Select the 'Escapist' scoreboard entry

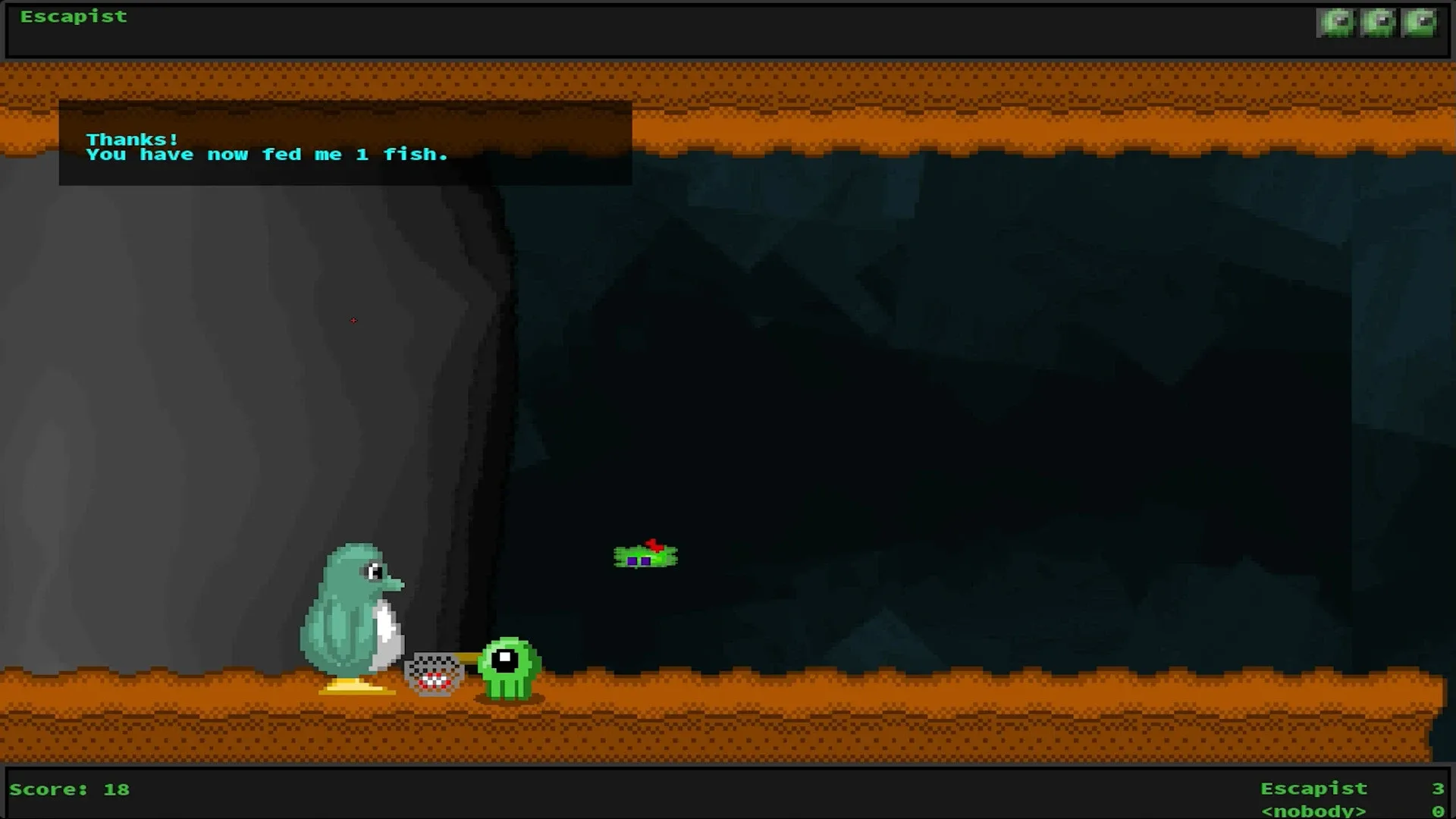pyautogui.click(x=1315, y=788)
